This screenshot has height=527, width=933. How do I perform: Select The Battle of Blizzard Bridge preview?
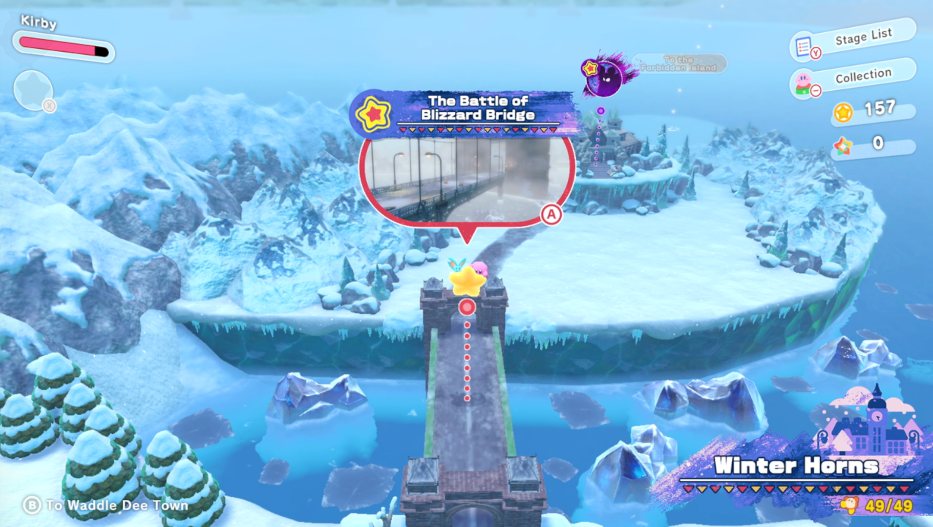tap(467, 177)
